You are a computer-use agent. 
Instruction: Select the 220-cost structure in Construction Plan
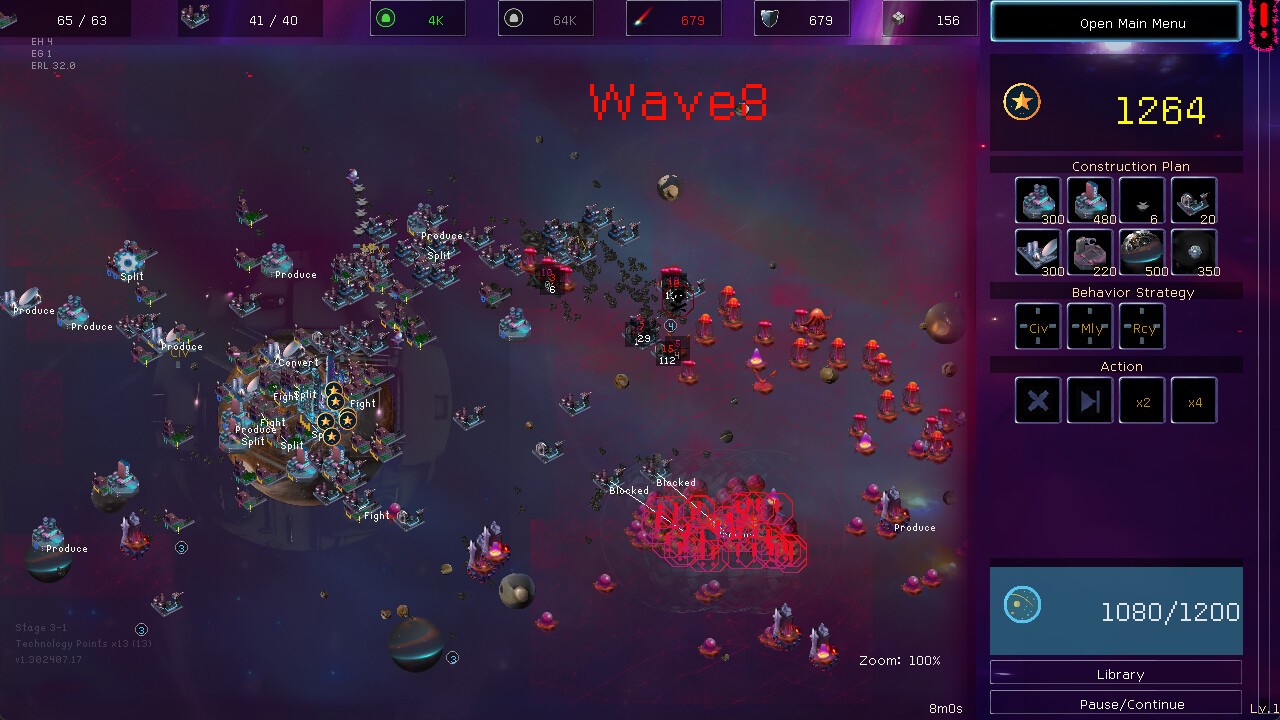[x=1089, y=251]
